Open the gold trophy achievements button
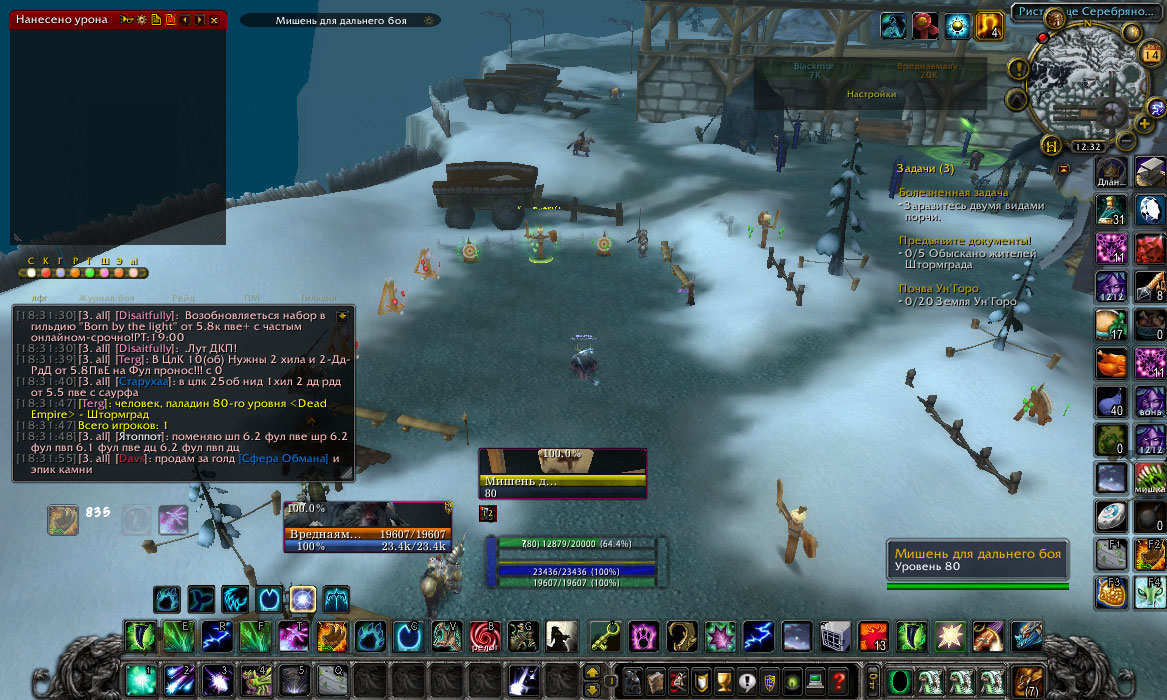This screenshot has width=1167, height=700. (x=723, y=680)
